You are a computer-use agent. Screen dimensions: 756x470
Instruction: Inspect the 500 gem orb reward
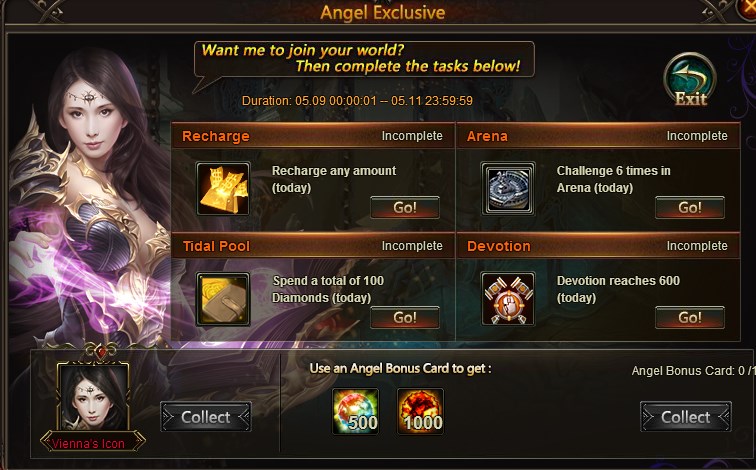coord(354,411)
